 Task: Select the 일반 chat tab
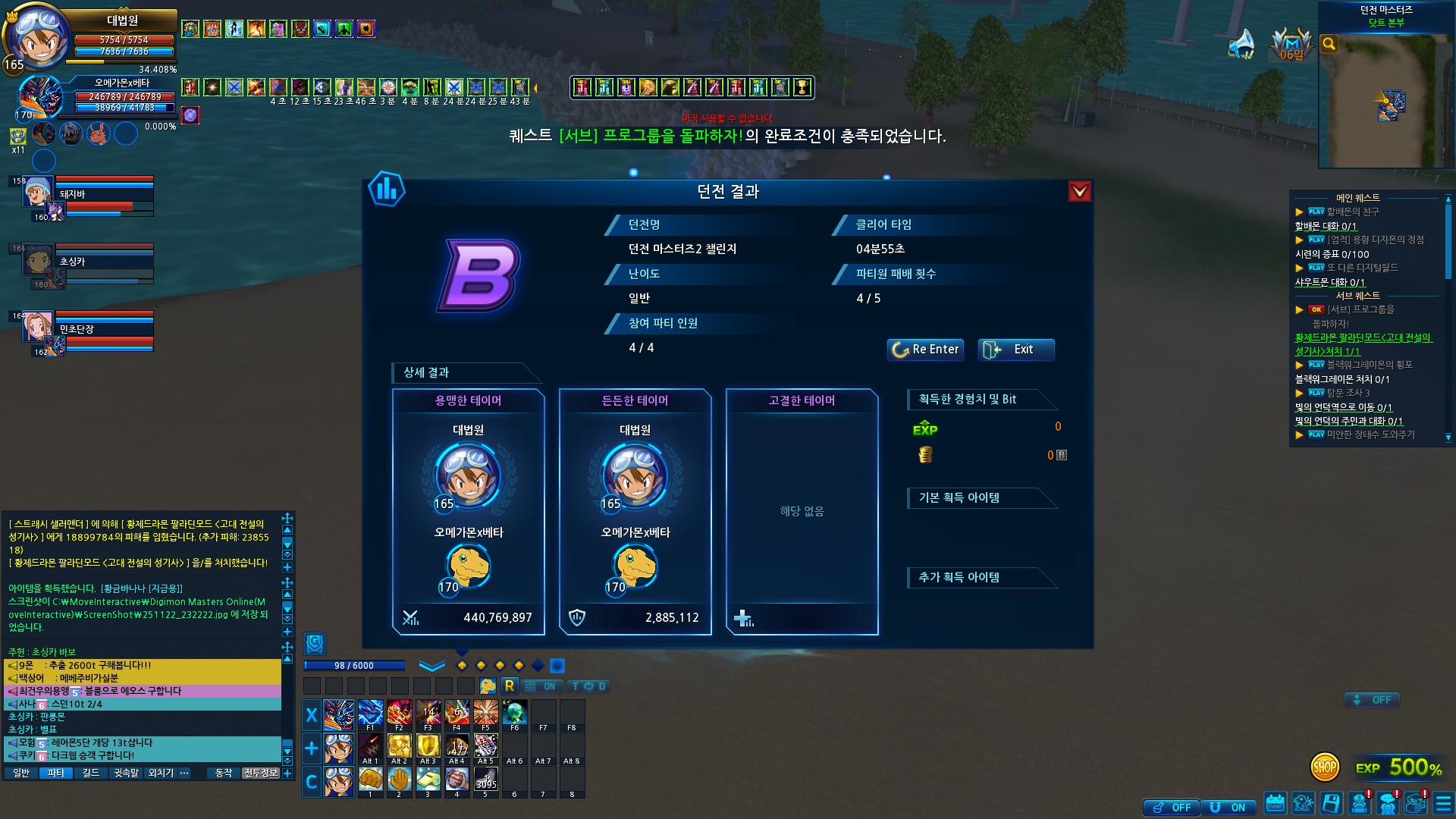(21, 773)
